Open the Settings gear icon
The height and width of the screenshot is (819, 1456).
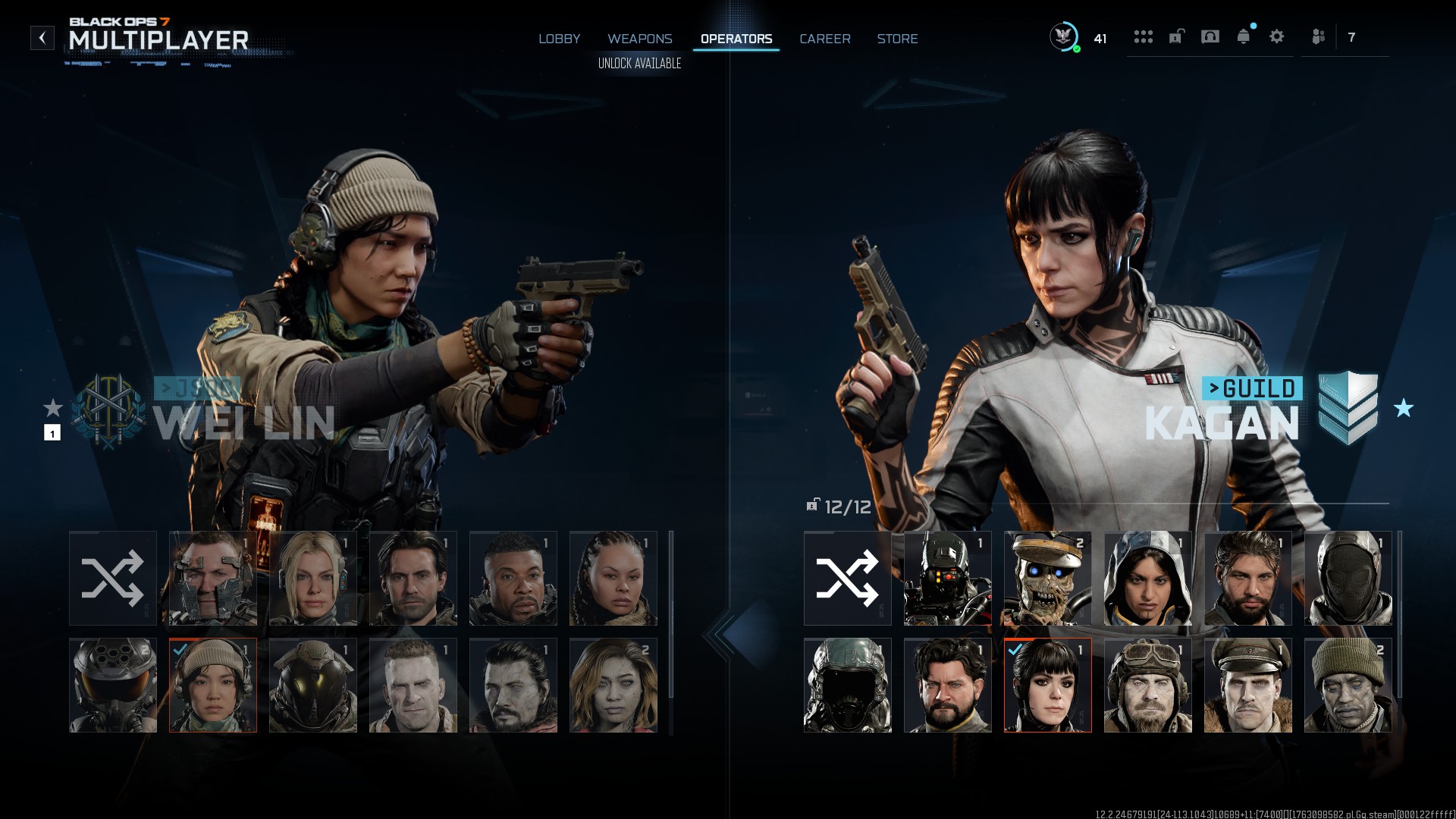coord(1277,36)
